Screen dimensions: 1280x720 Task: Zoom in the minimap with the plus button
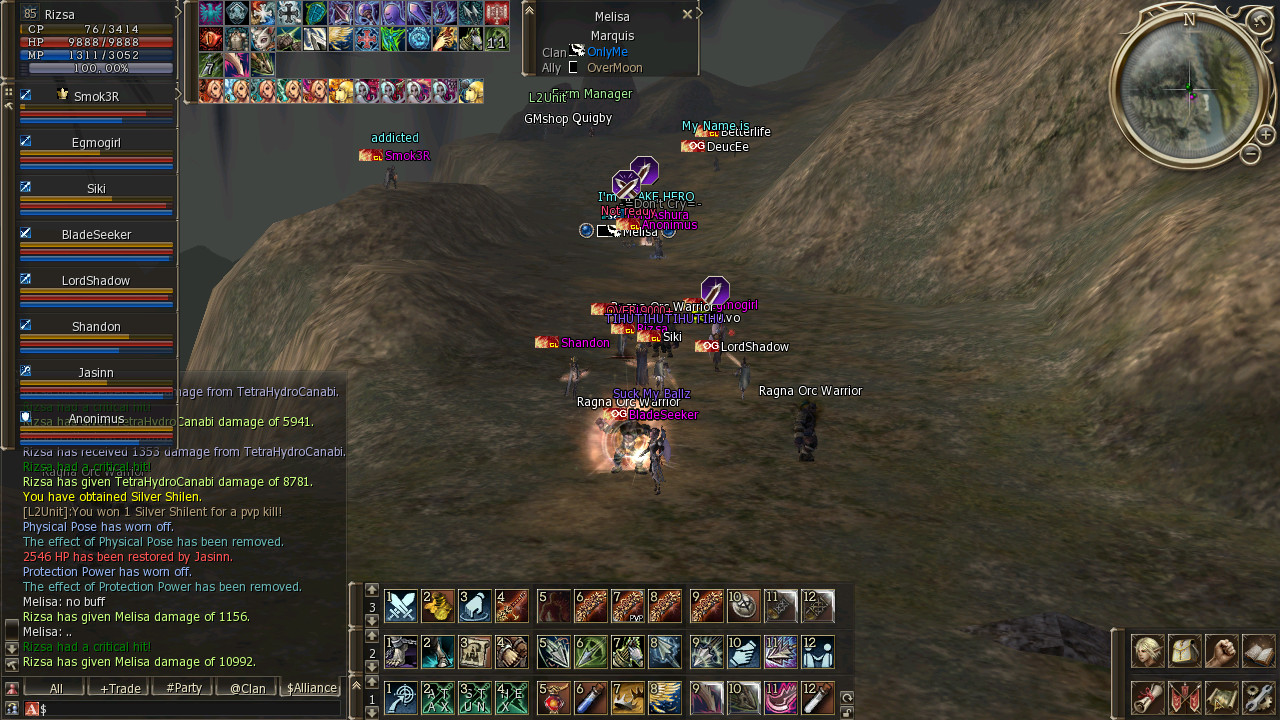[x=1265, y=135]
